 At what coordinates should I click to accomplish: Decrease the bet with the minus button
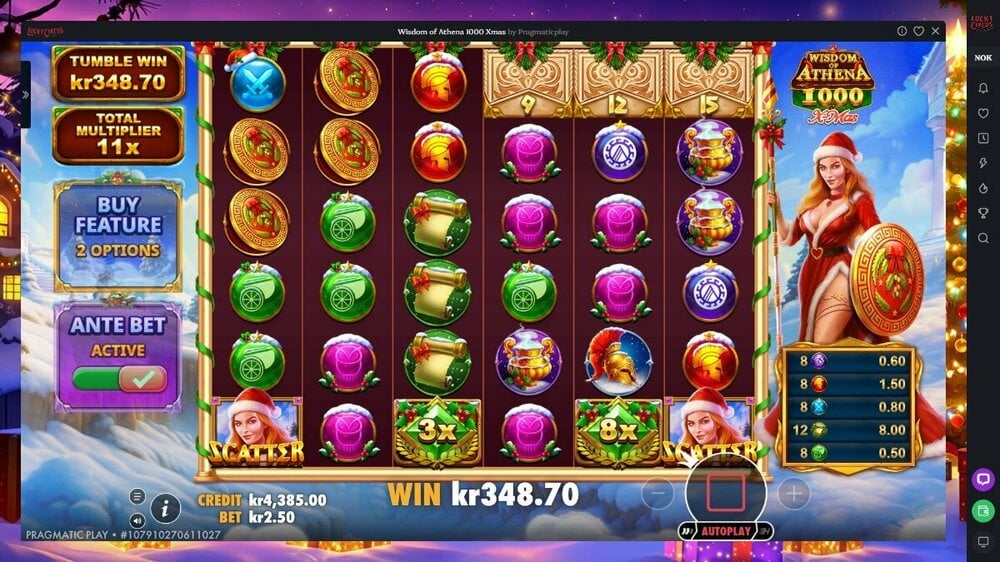coord(657,492)
